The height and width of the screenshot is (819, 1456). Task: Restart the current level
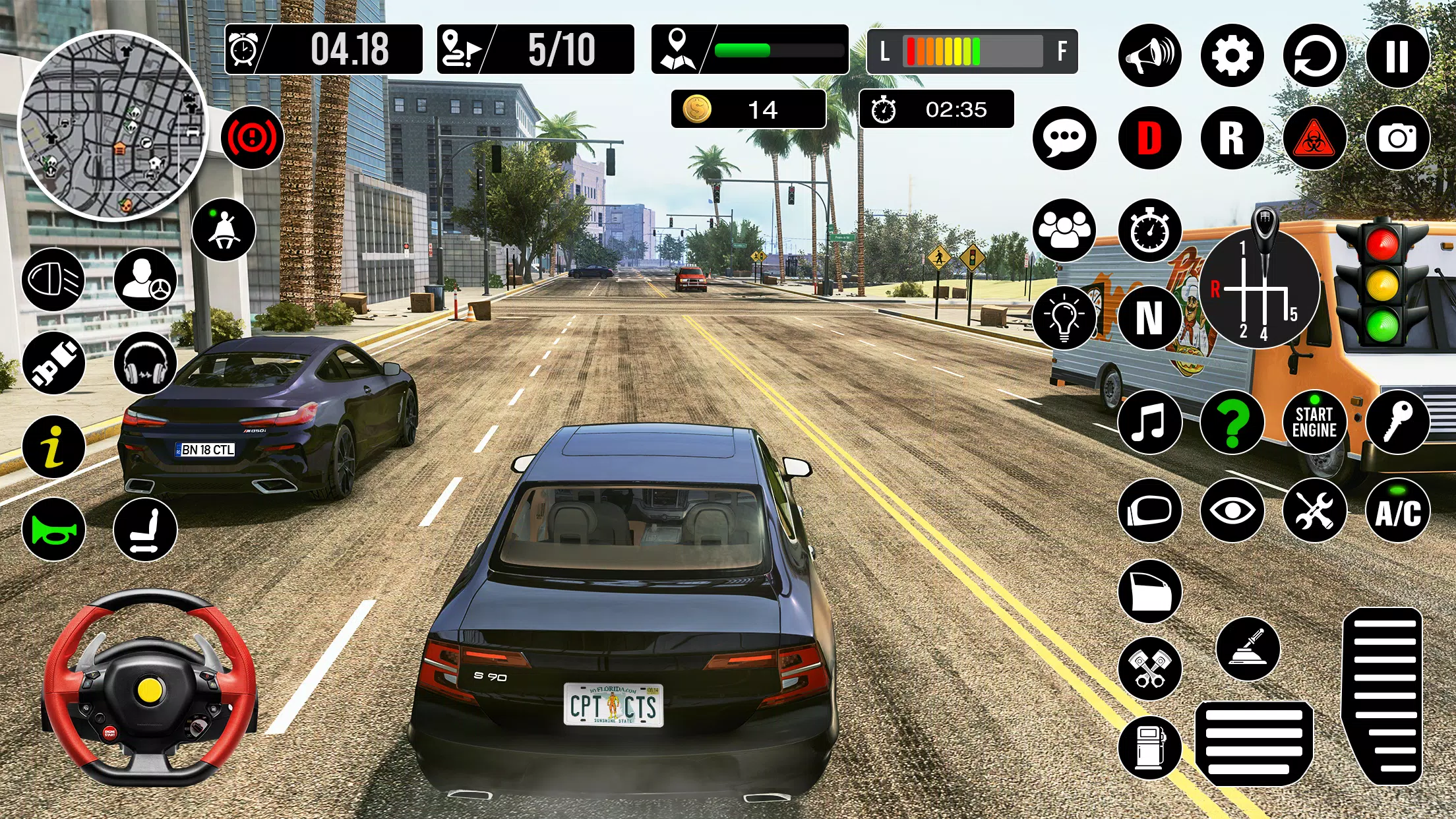1316,56
